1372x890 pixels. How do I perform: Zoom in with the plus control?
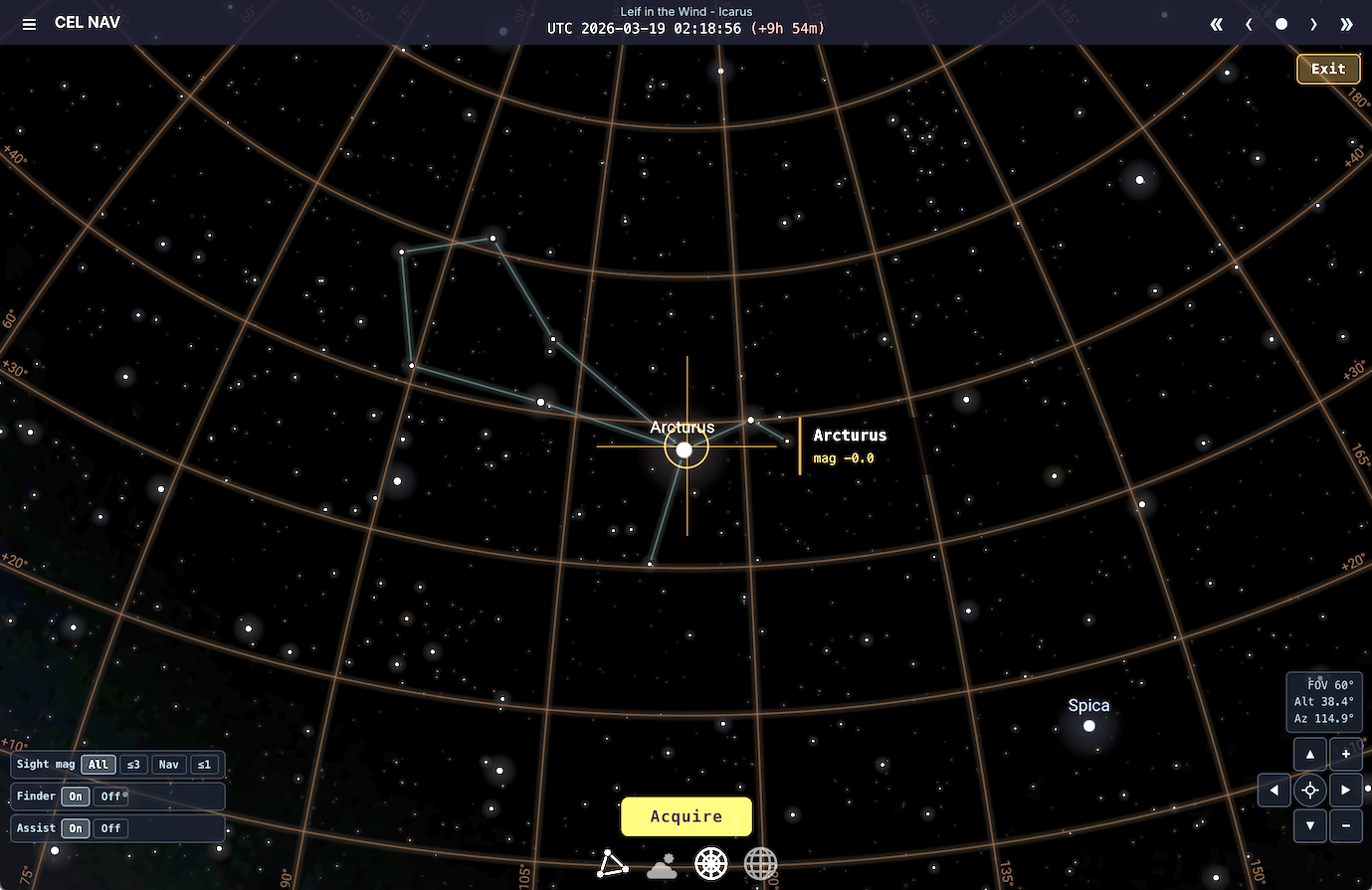[x=1345, y=754]
